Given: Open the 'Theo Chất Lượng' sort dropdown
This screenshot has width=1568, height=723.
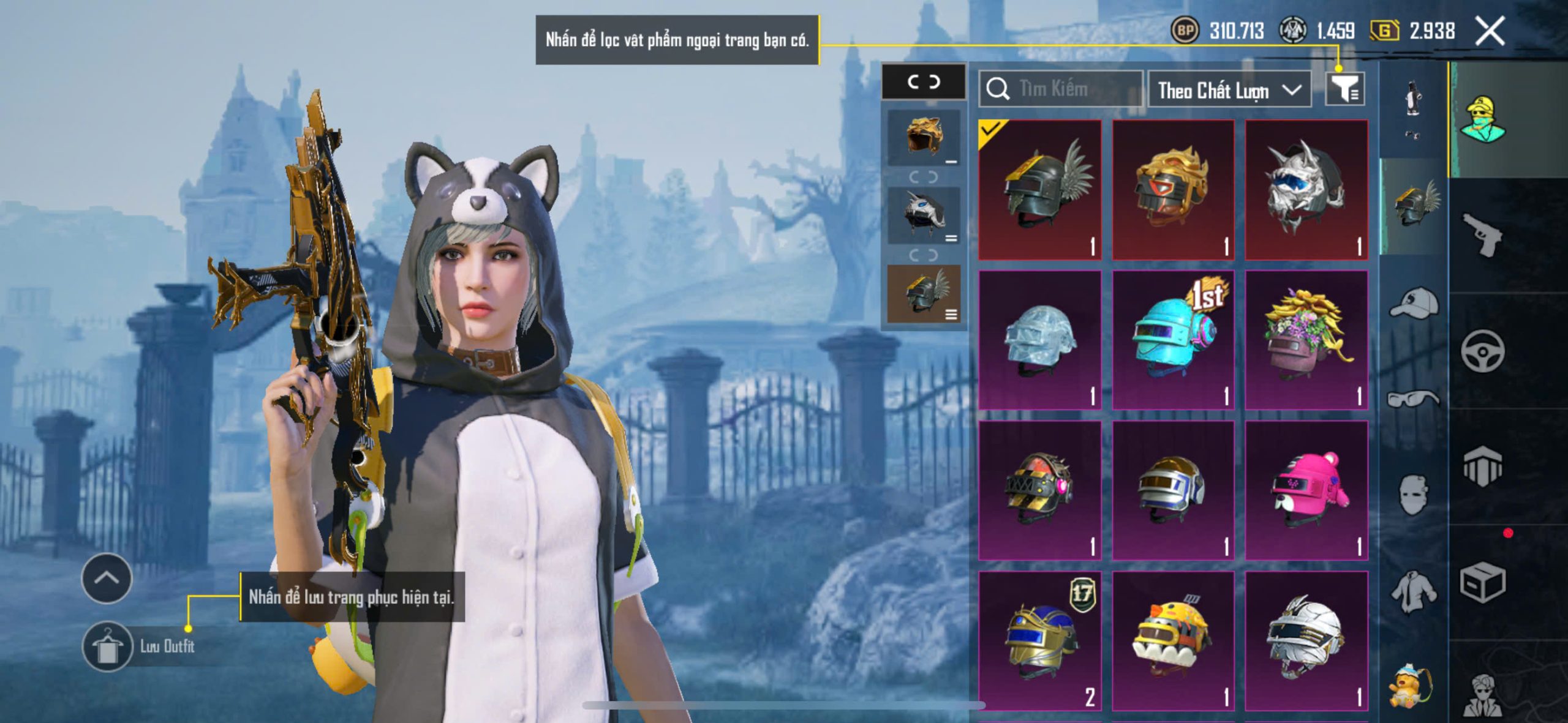Looking at the screenshot, I should pos(1229,90).
